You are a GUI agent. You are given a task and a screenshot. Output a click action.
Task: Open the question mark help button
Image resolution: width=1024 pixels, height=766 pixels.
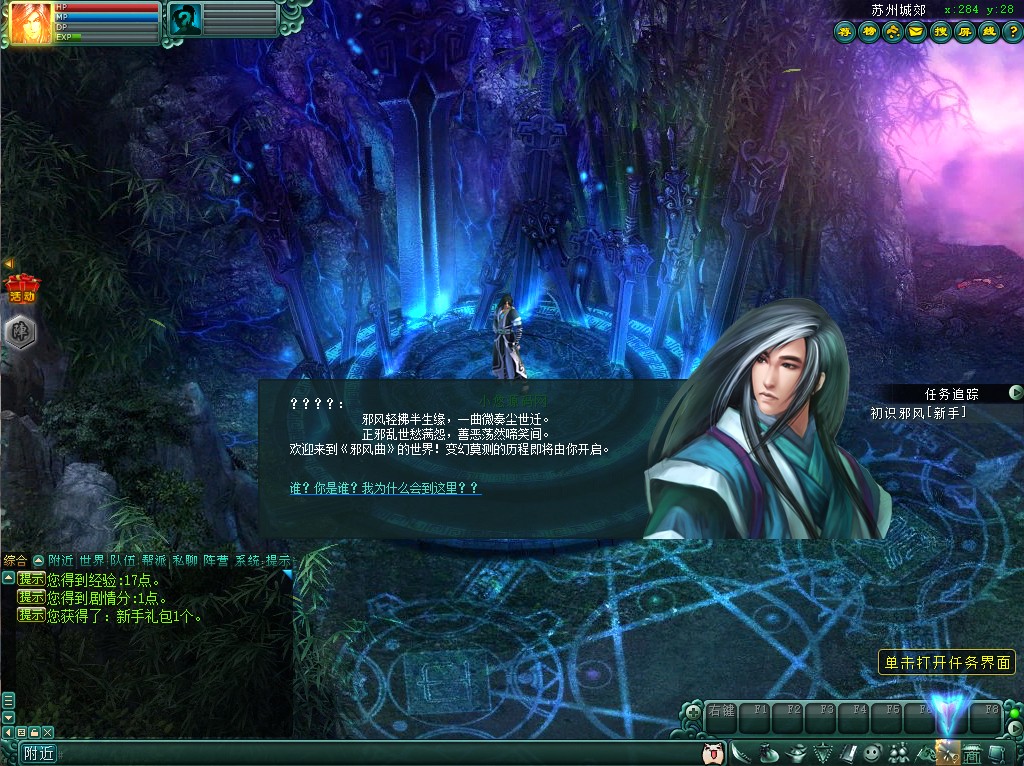point(1012,32)
